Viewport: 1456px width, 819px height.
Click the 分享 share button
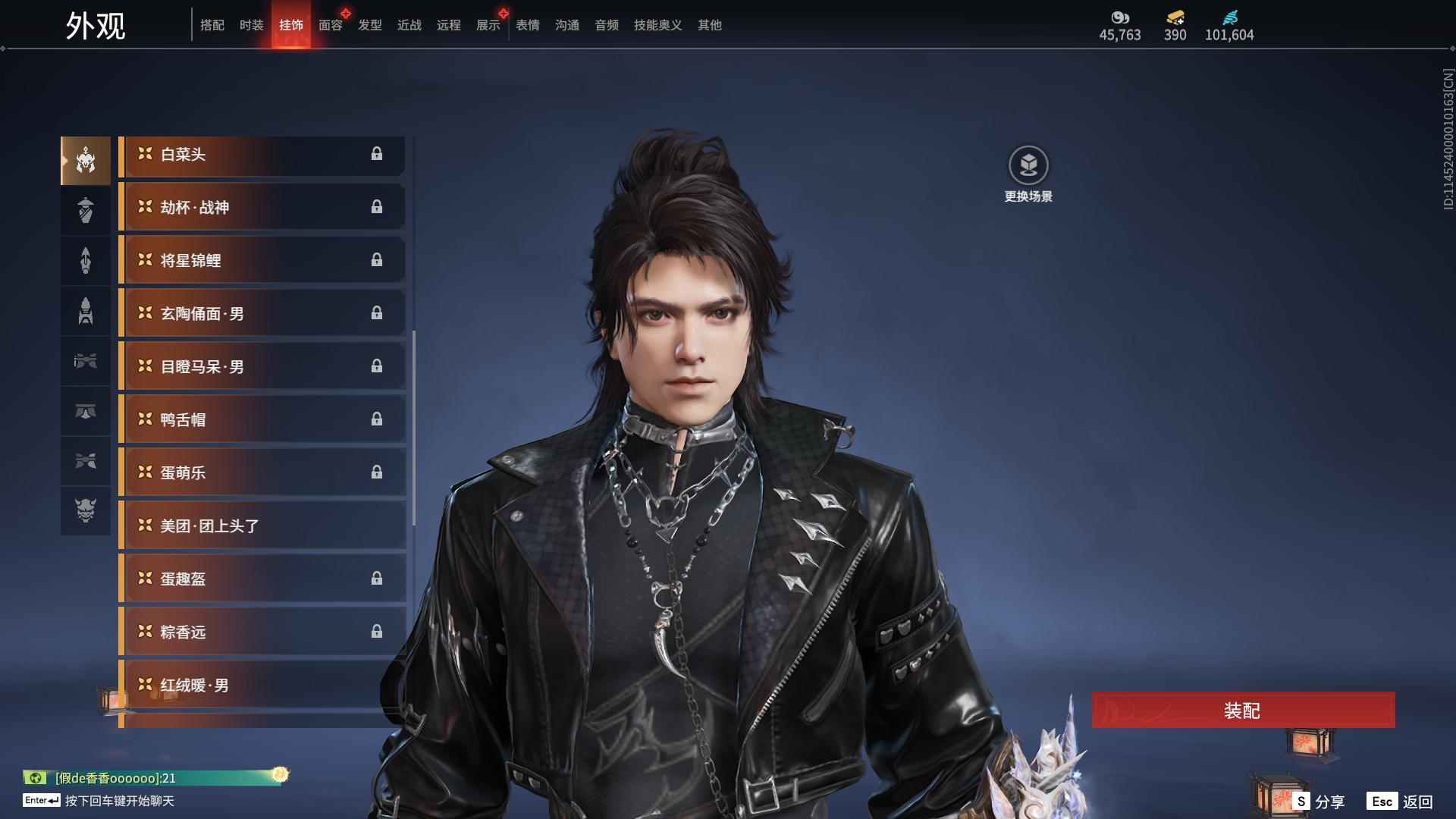[1319, 802]
